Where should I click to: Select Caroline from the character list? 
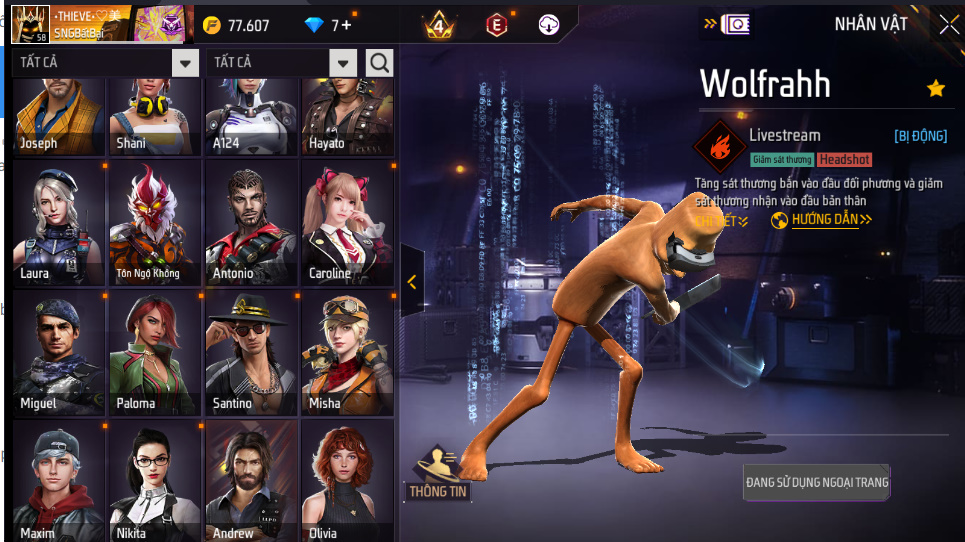pyautogui.click(x=348, y=223)
